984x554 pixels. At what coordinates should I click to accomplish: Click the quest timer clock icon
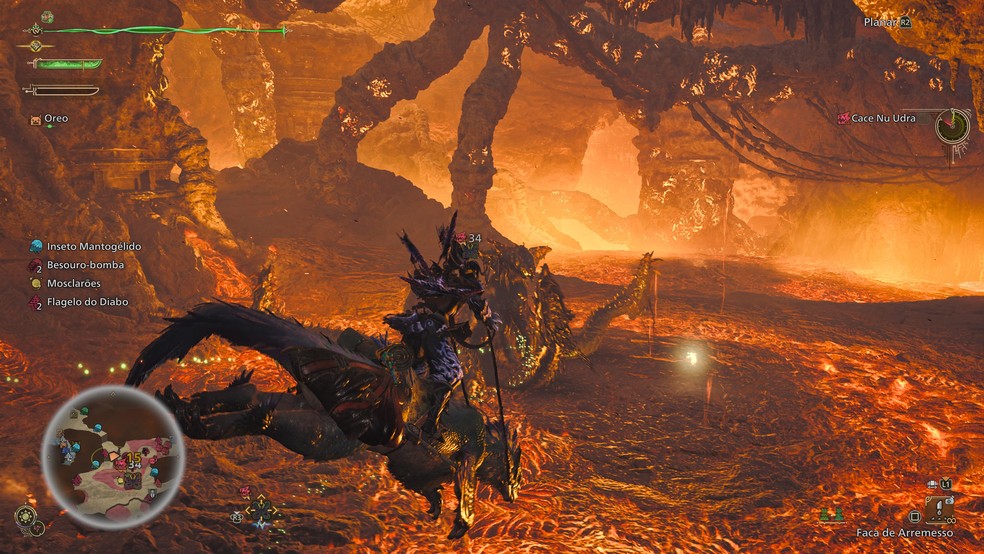[x=952, y=126]
